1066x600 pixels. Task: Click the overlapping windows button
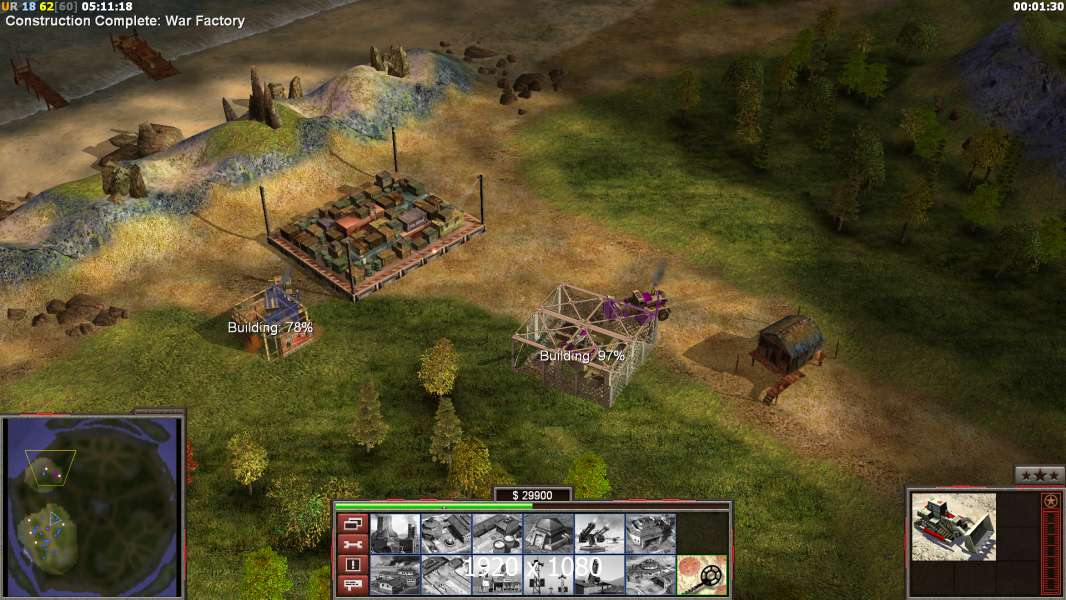351,523
